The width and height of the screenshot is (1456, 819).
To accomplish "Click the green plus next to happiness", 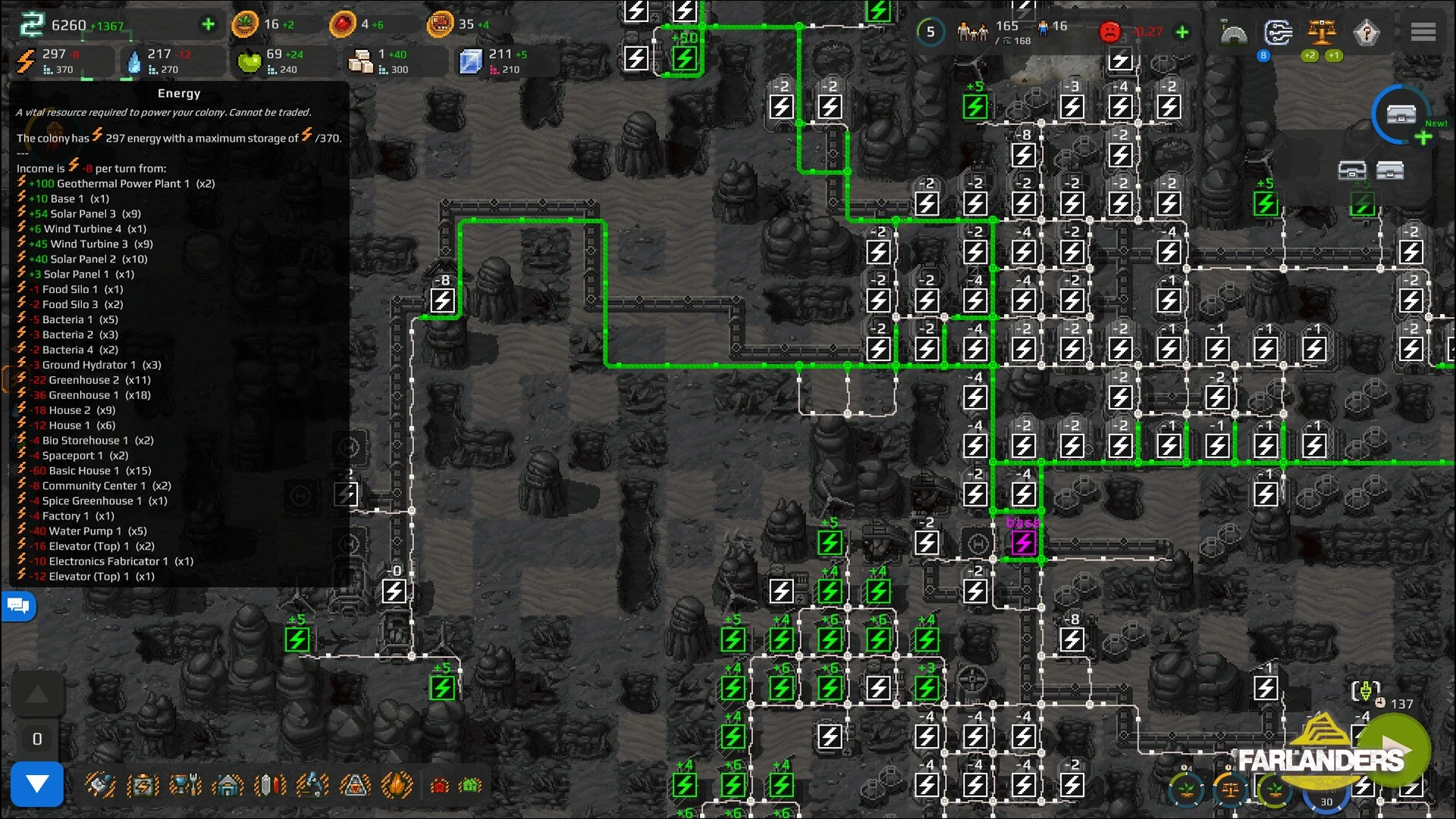I will (1181, 32).
